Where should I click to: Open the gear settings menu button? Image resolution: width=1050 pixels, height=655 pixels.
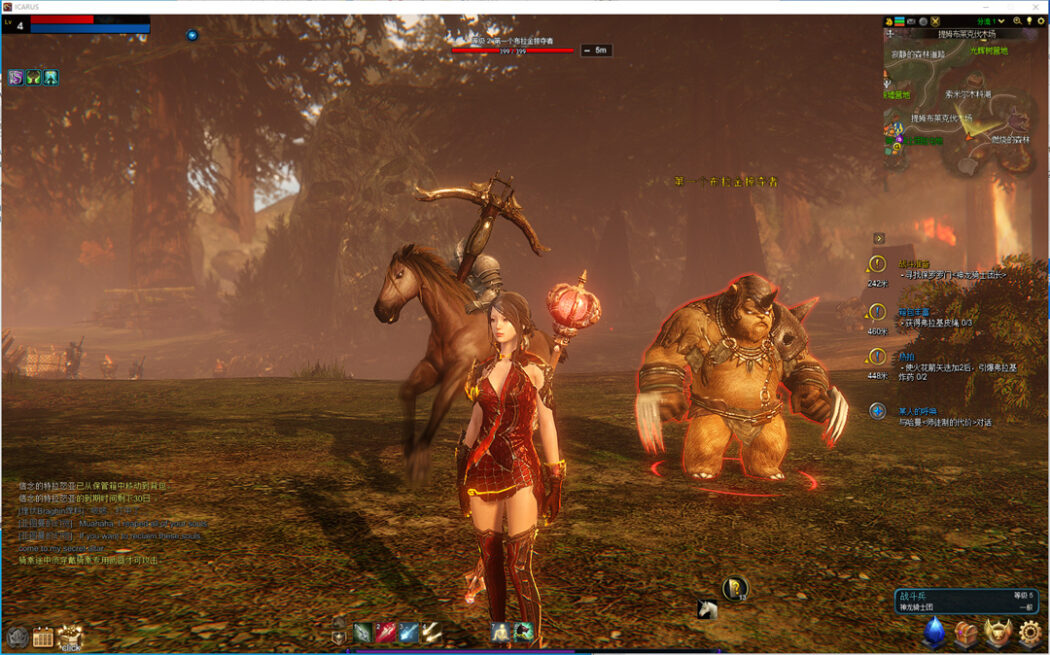pyautogui.click(x=1029, y=632)
